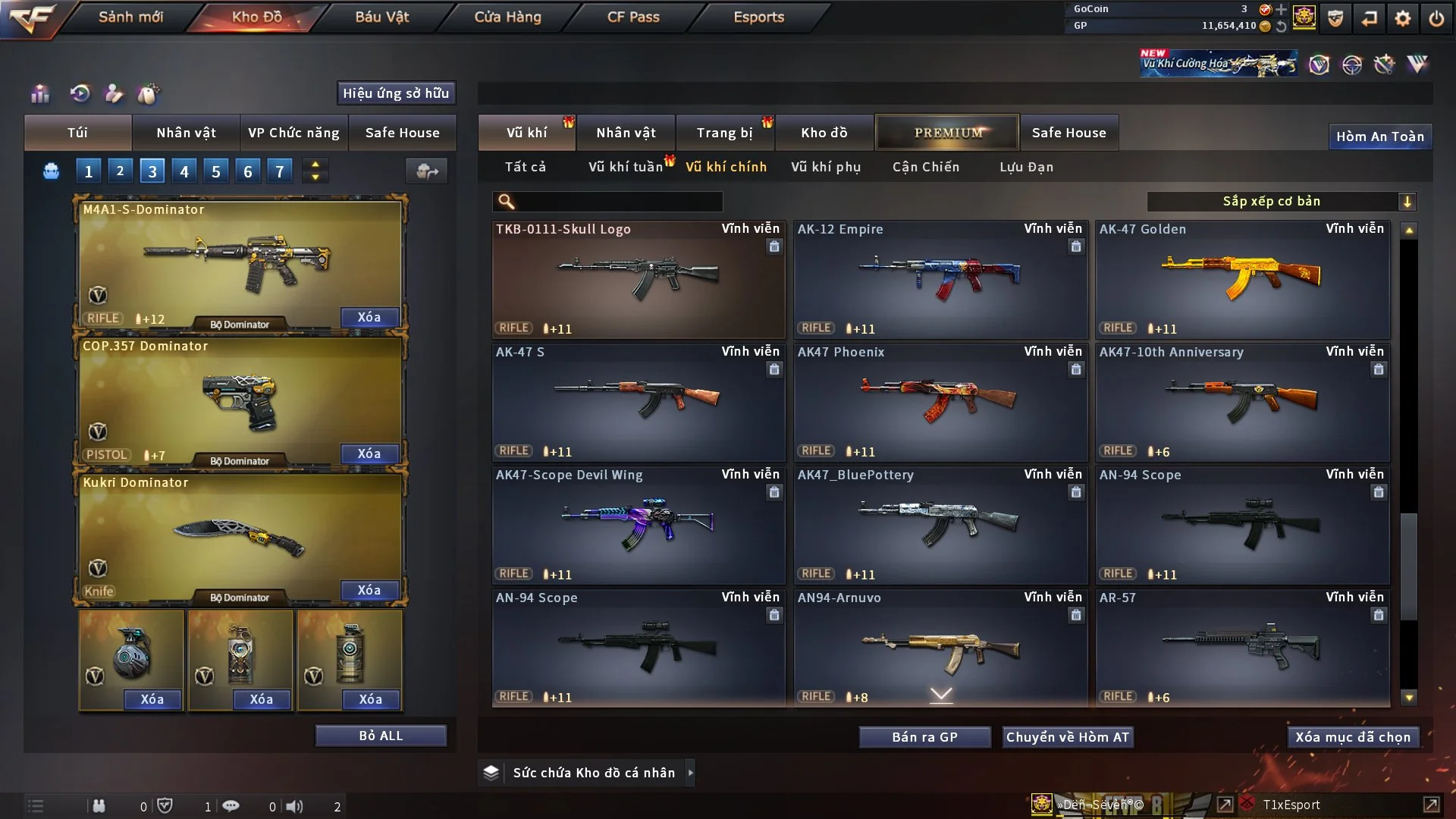The width and height of the screenshot is (1456, 819).
Task: Open the Sắp xếp cơ bản sort dropdown
Action: tap(1281, 202)
